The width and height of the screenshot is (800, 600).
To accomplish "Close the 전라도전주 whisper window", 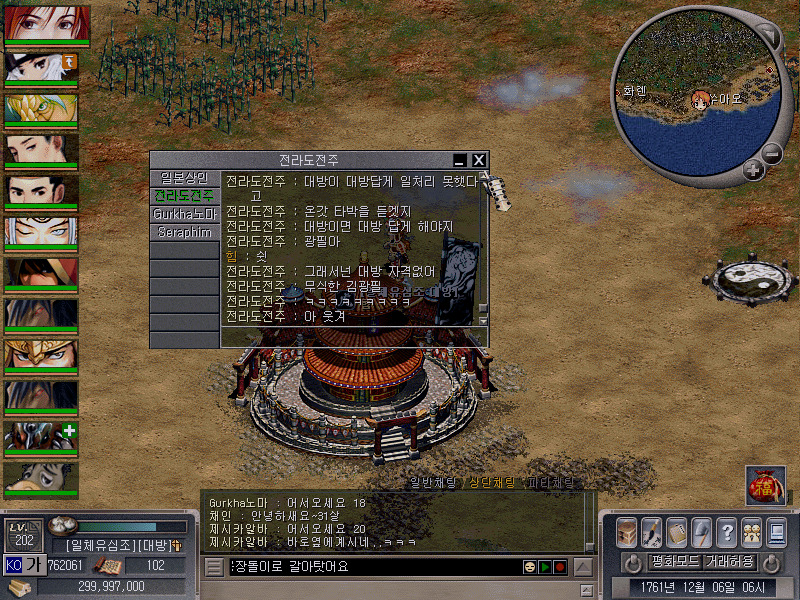I will pos(479,160).
